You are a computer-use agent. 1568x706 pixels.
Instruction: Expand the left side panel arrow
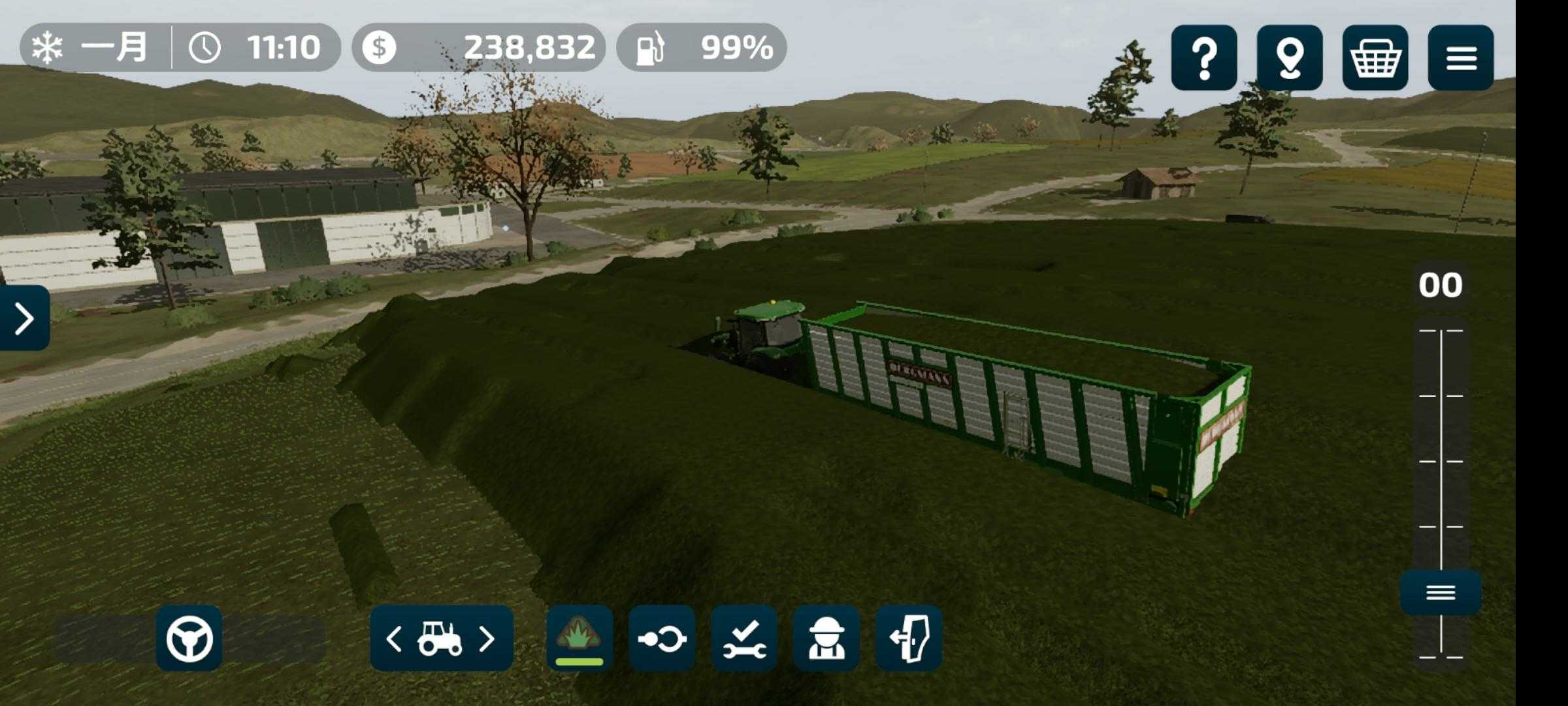pyautogui.click(x=24, y=318)
